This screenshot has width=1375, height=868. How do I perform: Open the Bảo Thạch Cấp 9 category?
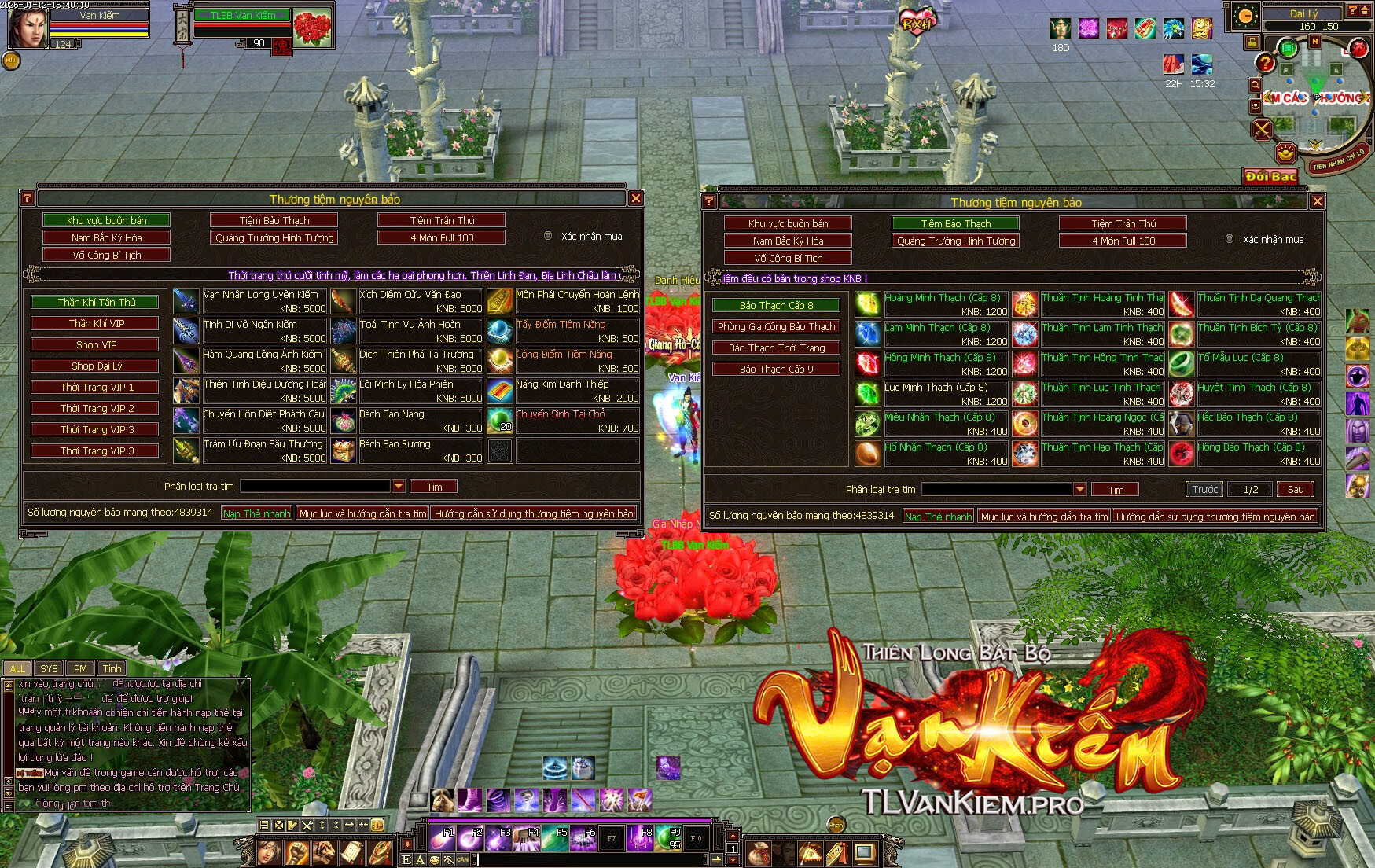tap(776, 369)
